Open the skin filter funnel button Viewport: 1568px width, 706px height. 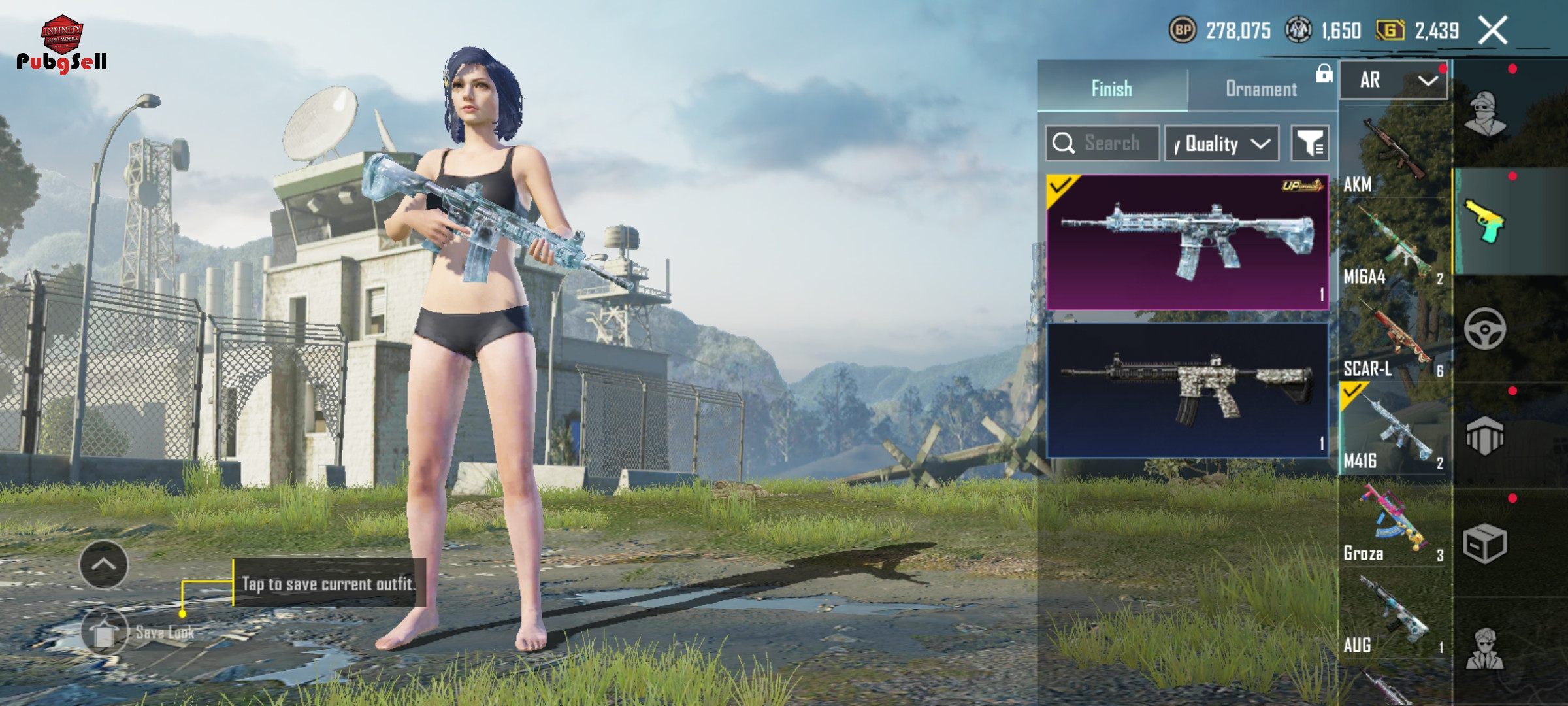[1310, 143]
